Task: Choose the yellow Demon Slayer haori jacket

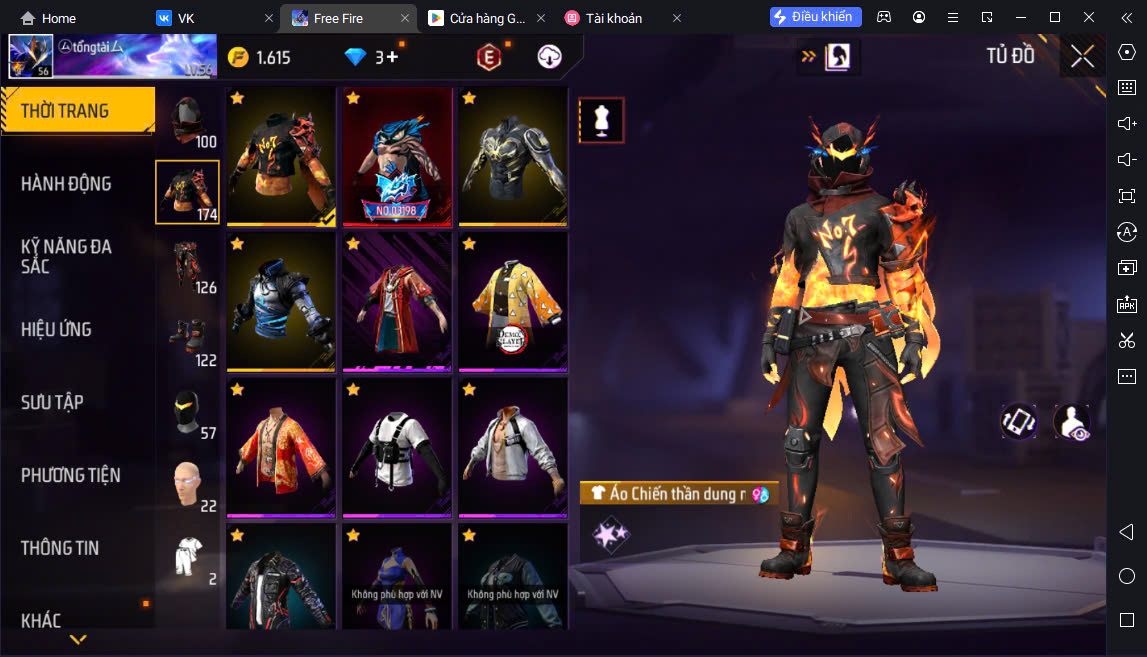Action: 512,301
